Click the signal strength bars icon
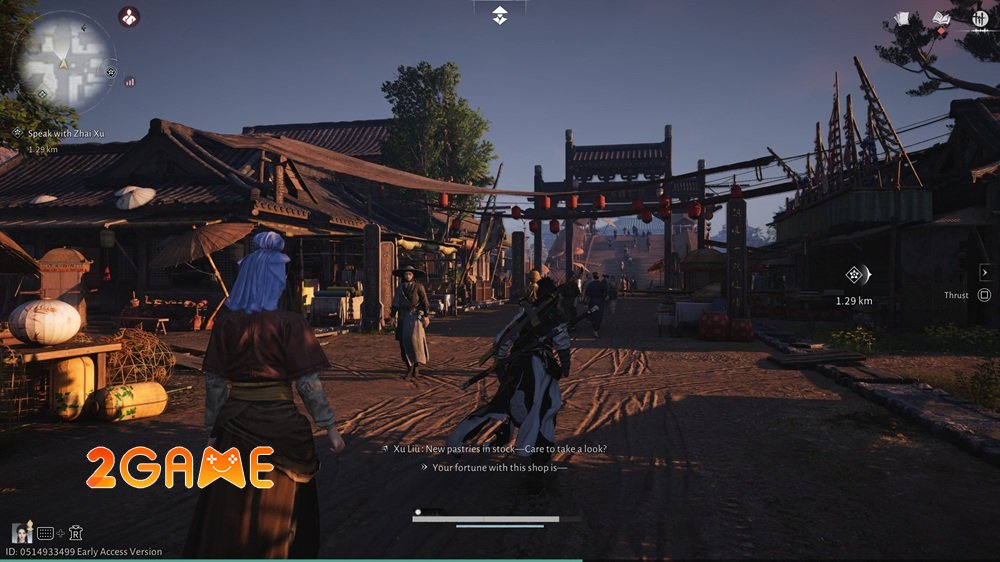Viewport: 1000px width, 562px height. pos(129,82)
